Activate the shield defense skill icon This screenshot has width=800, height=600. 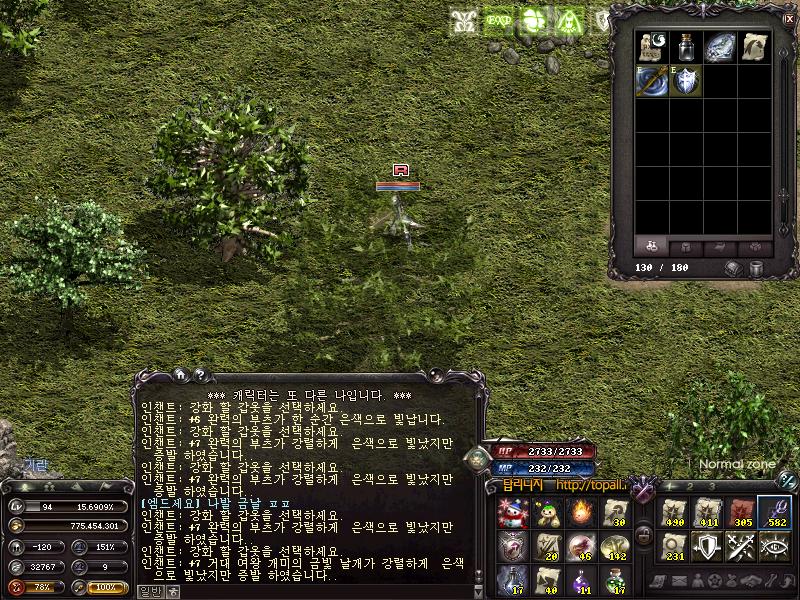tap(707, 545)
